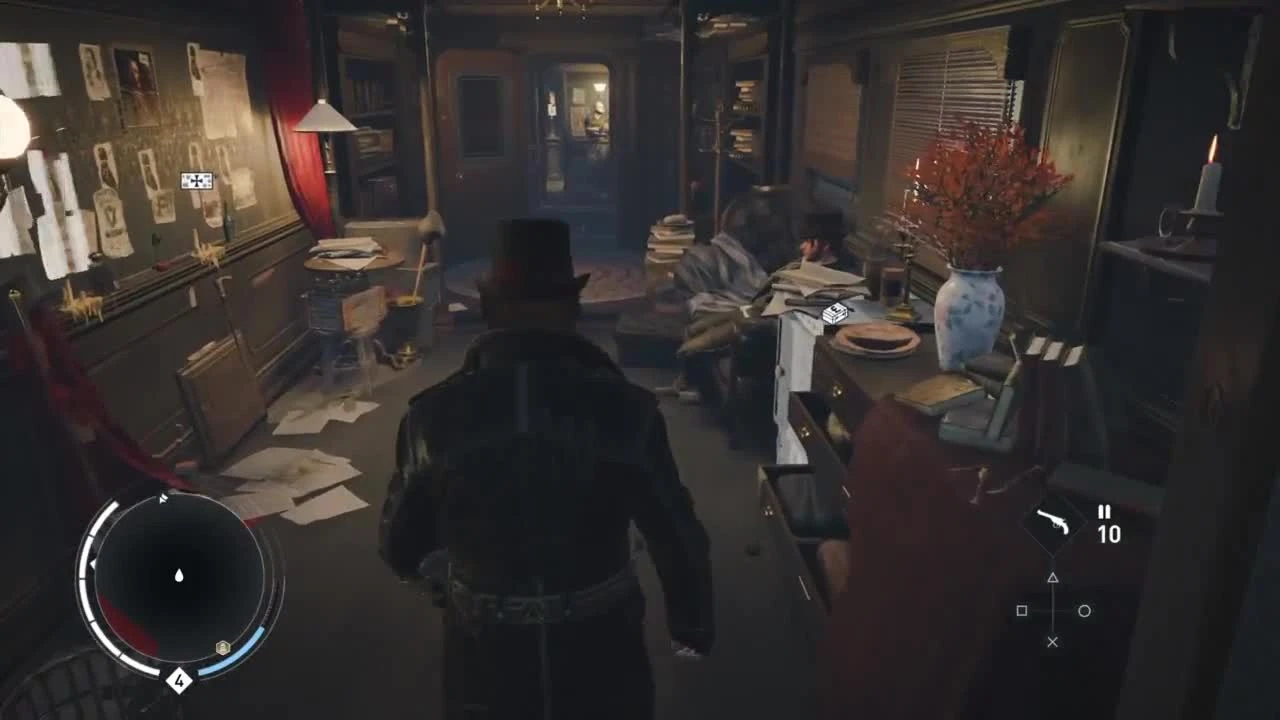Click the water drop marker inside the minimap
The height and width of the screenshot is (720, 1280).
point(178,575)
